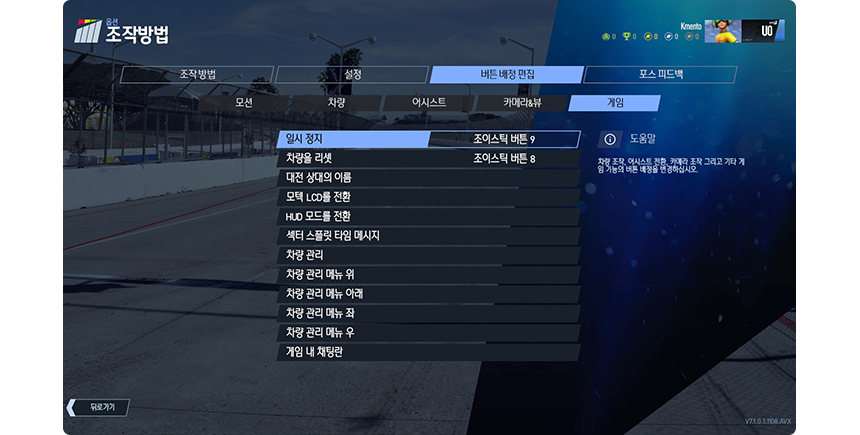
Task: Show the 차량 sub-tab
Action: click(x=336, y=103)
